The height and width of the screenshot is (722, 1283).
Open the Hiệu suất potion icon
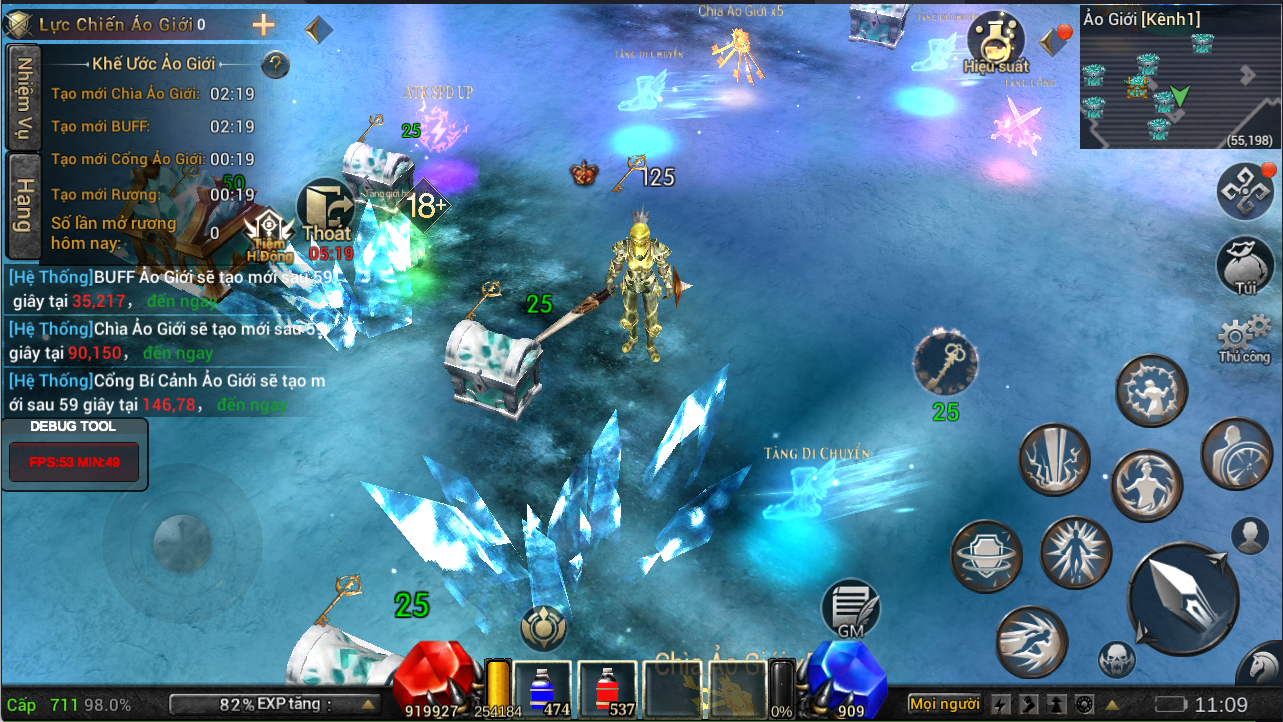coord(995,42)
